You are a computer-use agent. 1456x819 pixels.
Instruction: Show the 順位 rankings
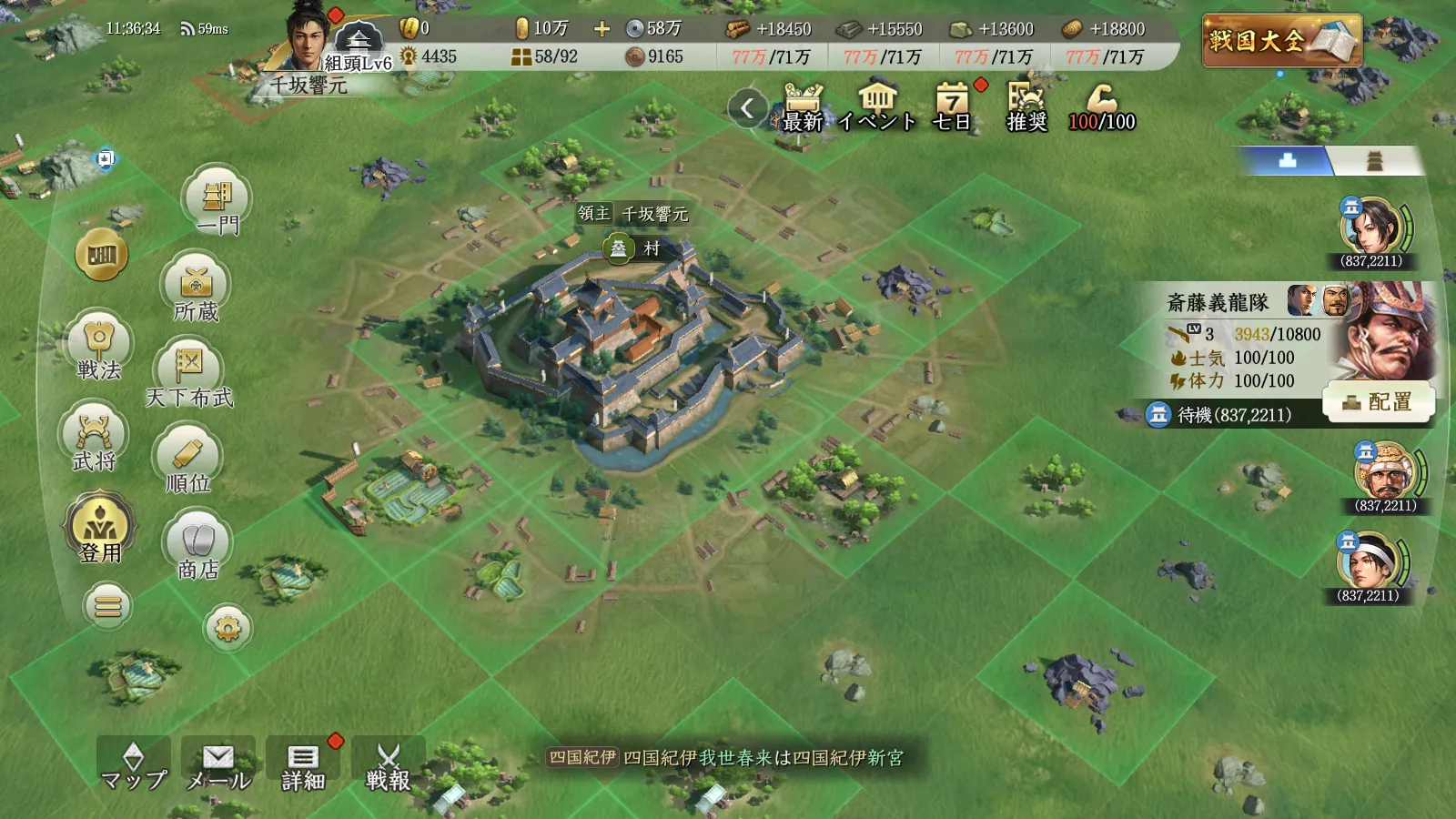tap(188, 460)
